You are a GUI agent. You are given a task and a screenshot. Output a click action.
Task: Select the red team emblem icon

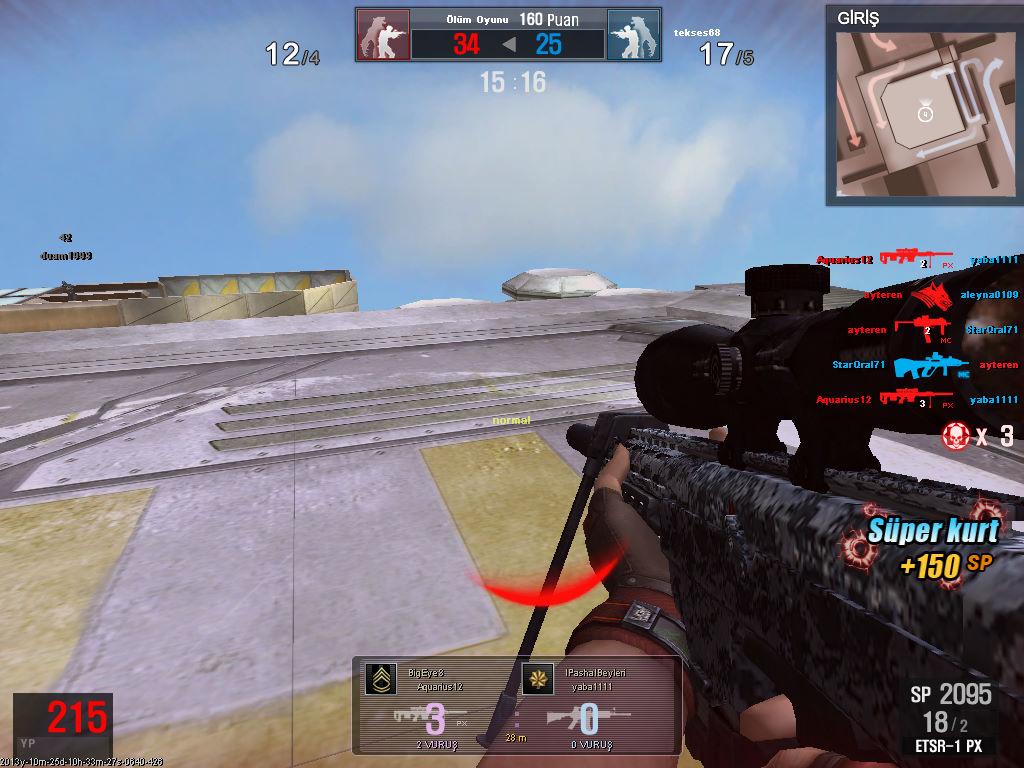[383, 35]
